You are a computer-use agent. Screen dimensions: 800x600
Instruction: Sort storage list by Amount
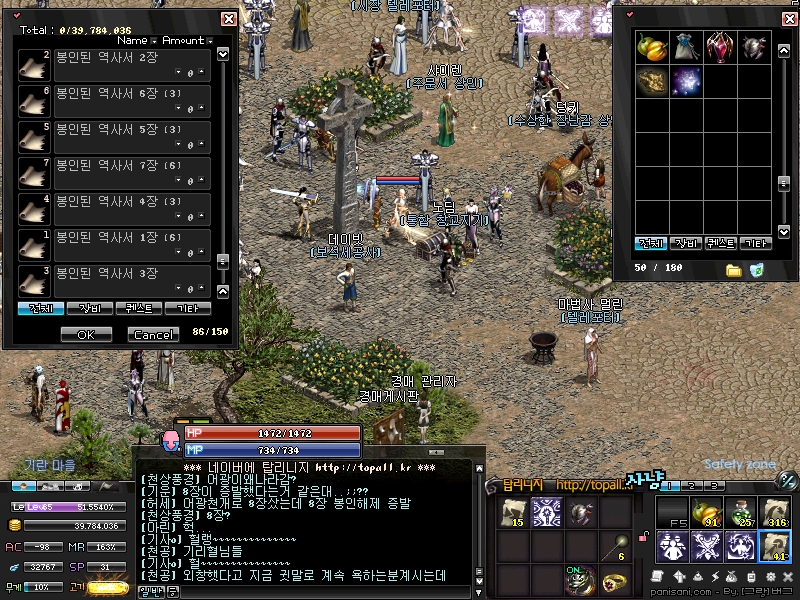click(183, 41)
